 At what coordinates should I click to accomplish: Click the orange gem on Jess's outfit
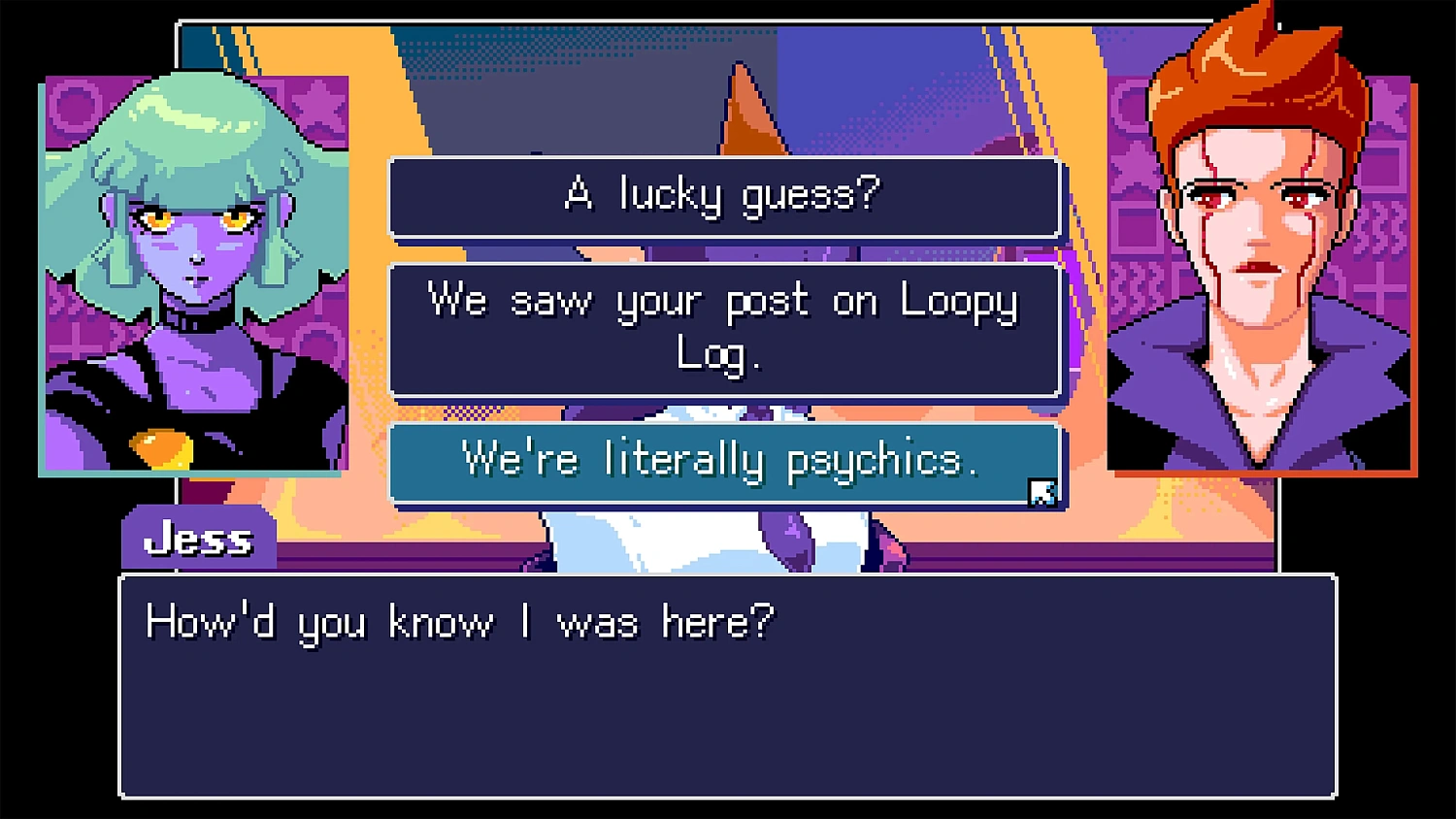(161, 448)
